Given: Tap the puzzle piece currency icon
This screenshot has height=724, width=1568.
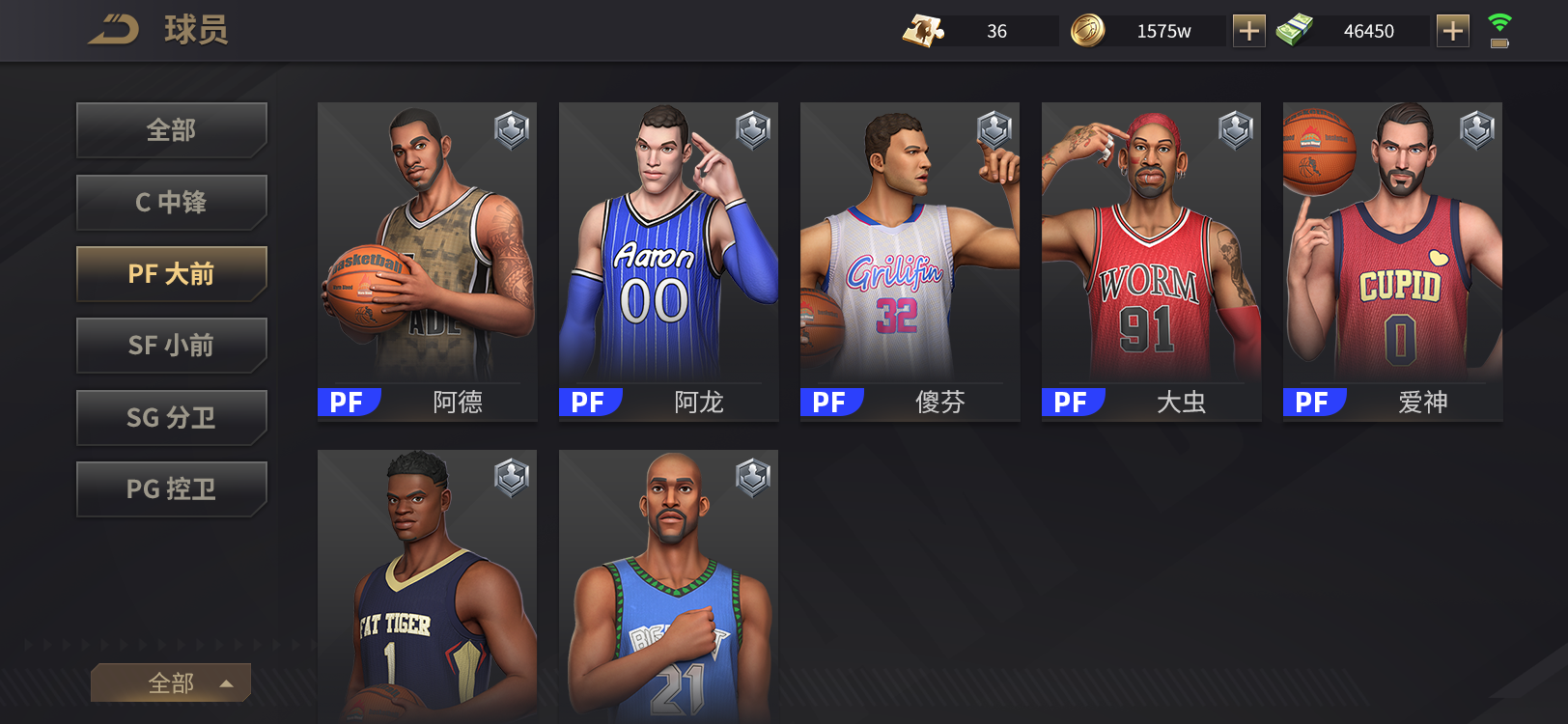Looking at the screenshot, I should tap(923, 31).
